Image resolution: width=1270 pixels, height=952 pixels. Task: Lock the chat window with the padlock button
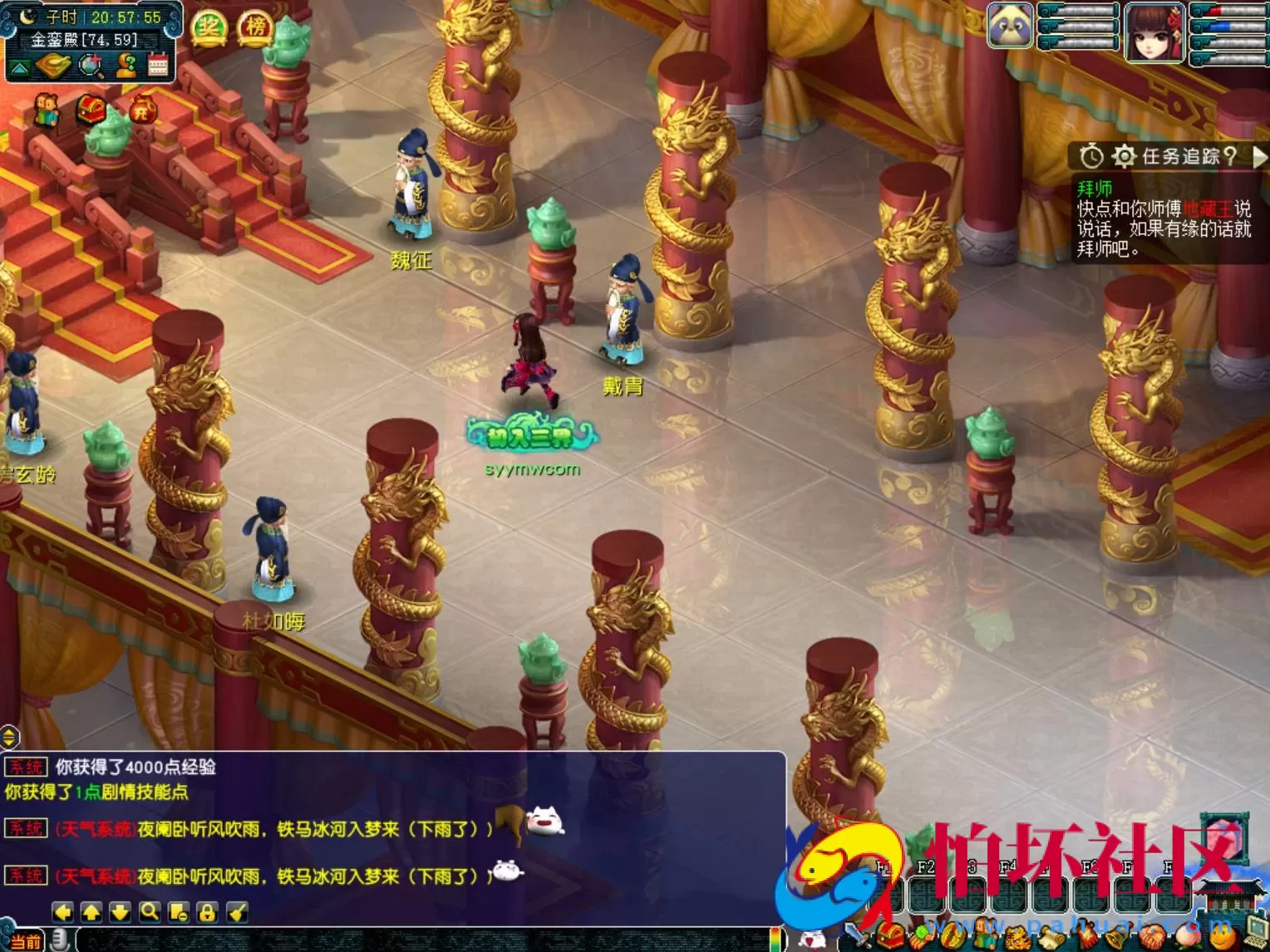pyautogui.click(x=207, y=912)
